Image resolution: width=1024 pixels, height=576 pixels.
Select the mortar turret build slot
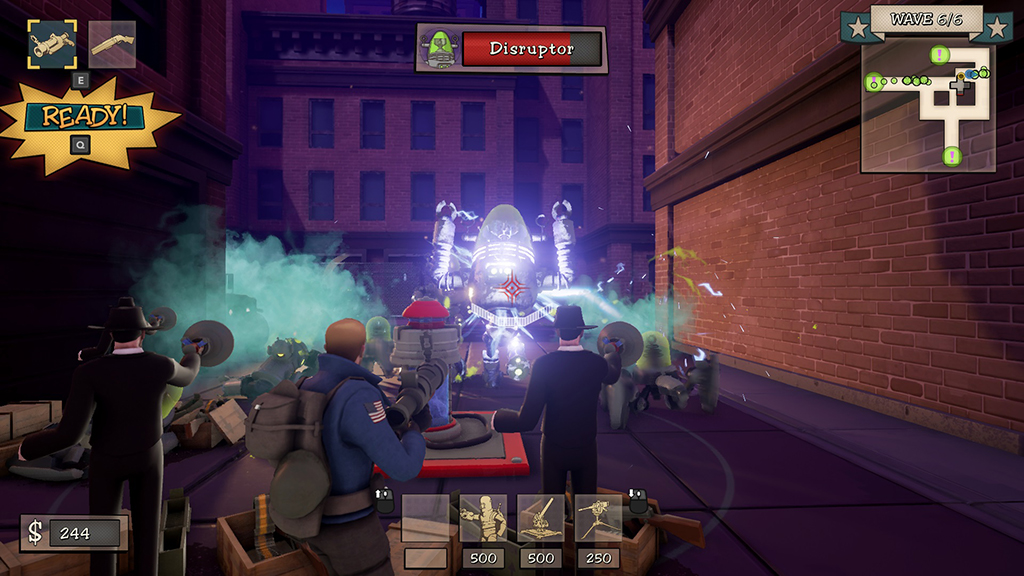click(541, 519)
